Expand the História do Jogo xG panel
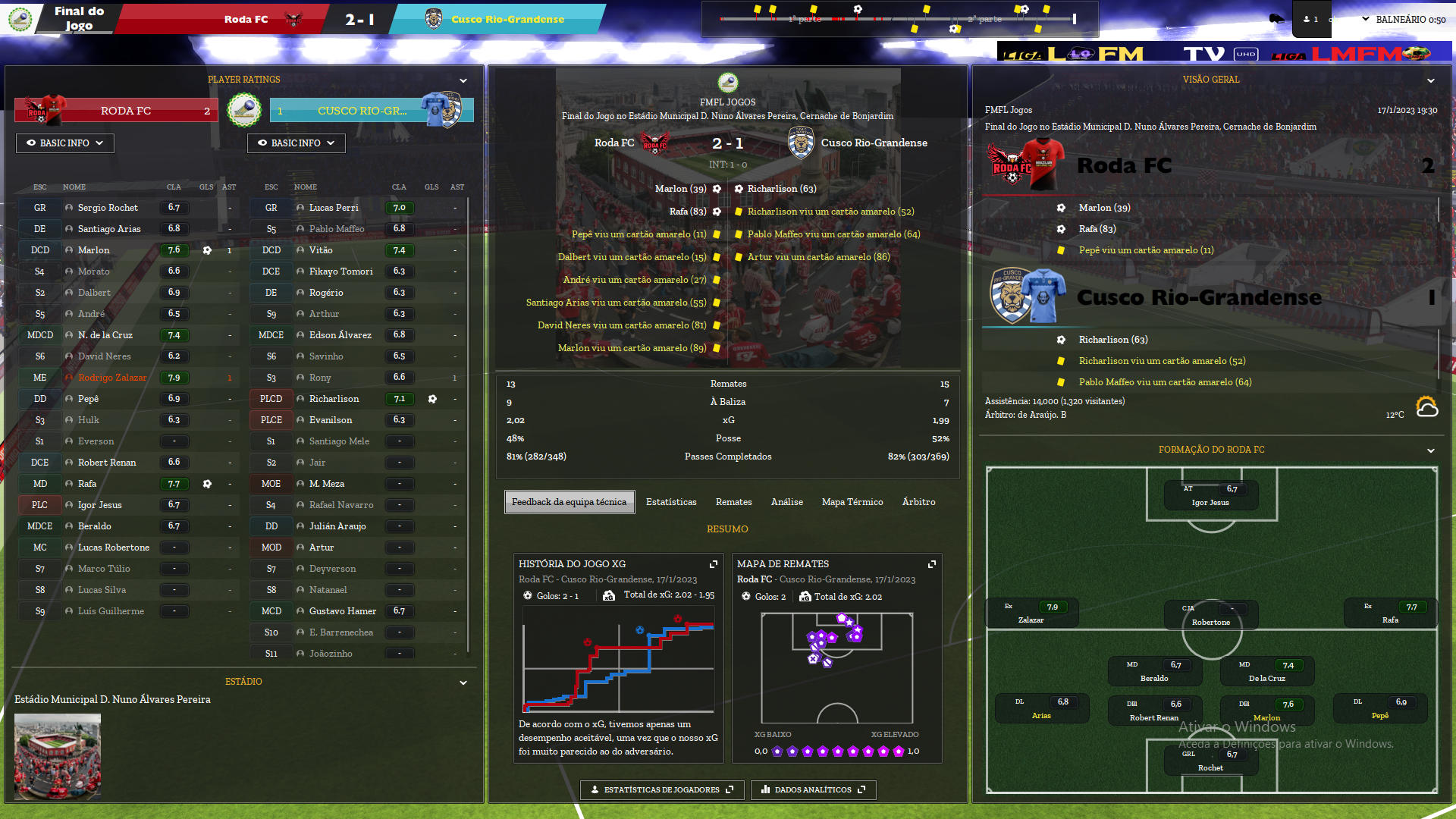 (713, 564)
